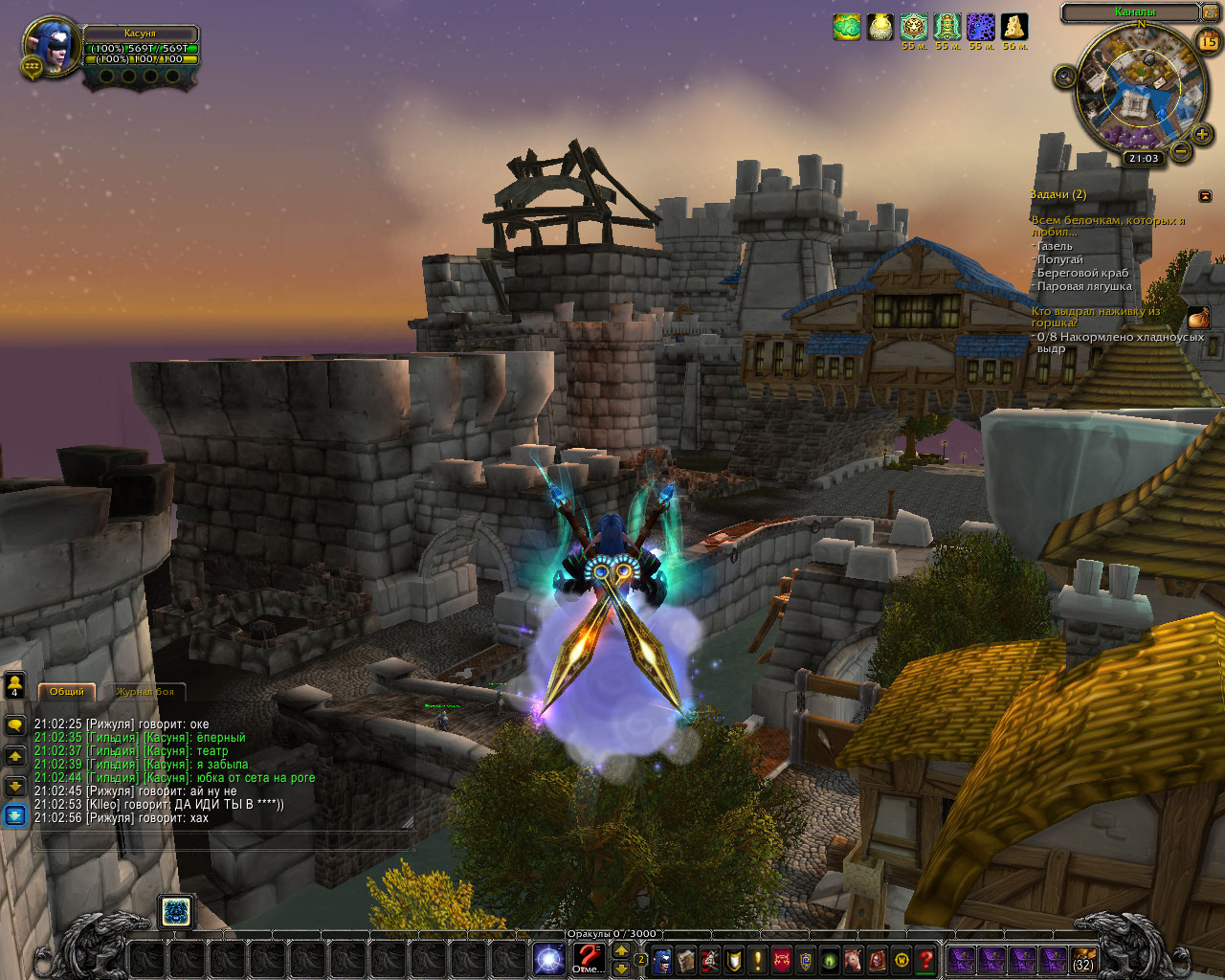Click the cheese buff icon
Viewport: 1225px width, 980px height.
point(1014,27)
